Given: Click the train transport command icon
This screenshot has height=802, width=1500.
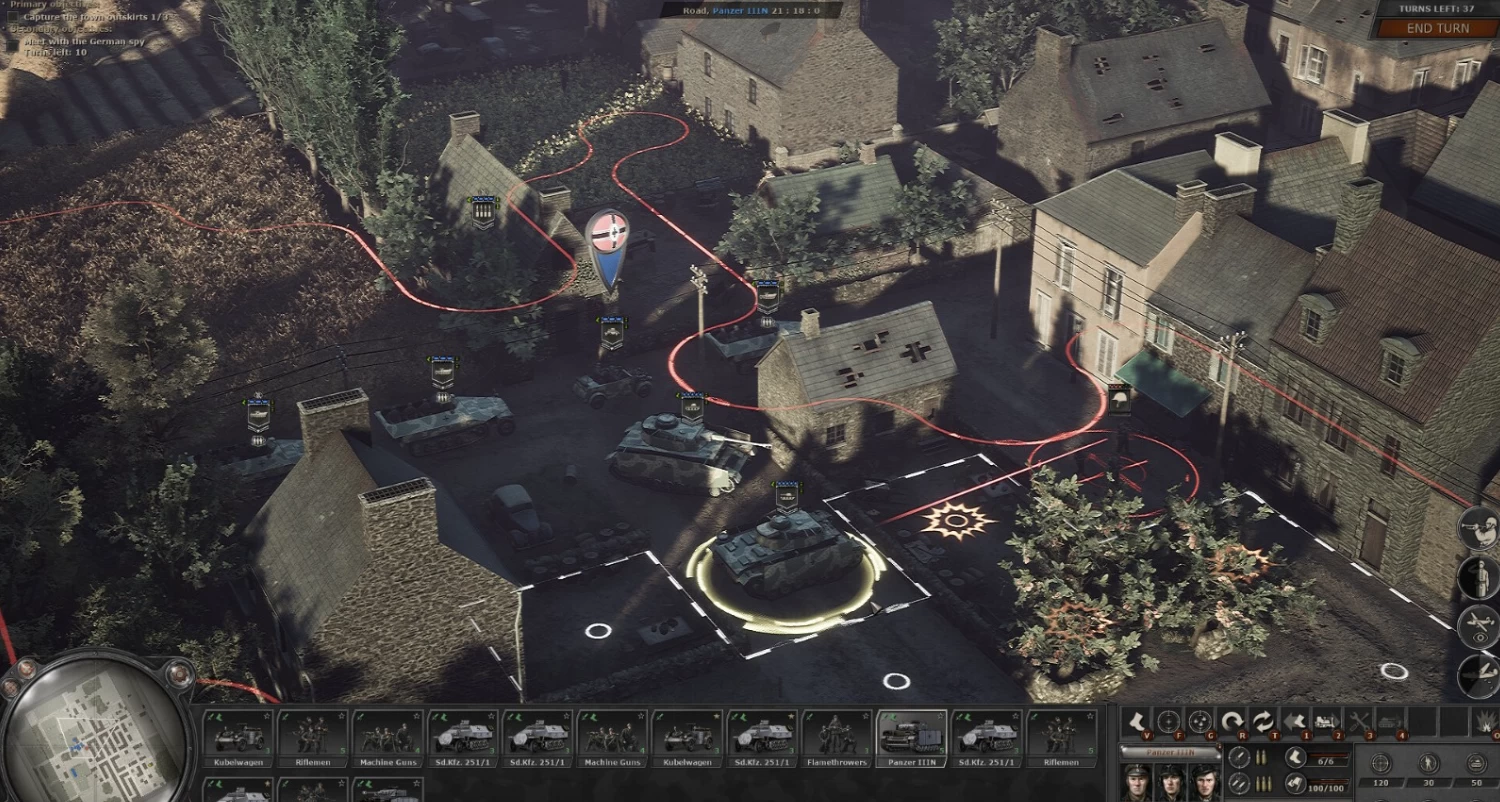Looking at the screenshot, I should pos(1327,720).
